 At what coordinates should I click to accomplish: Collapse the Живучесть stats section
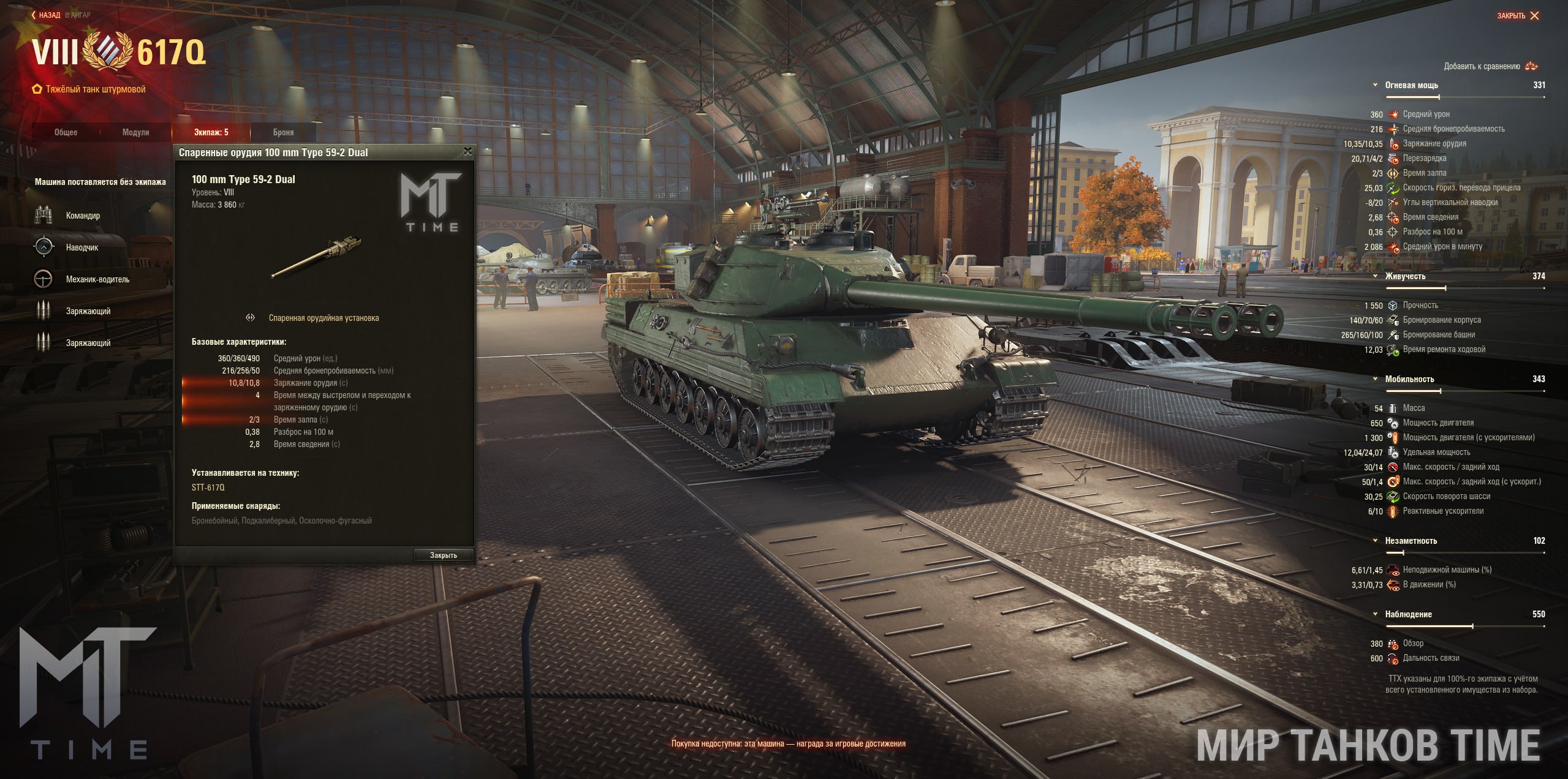click(x=1376, y=276)
